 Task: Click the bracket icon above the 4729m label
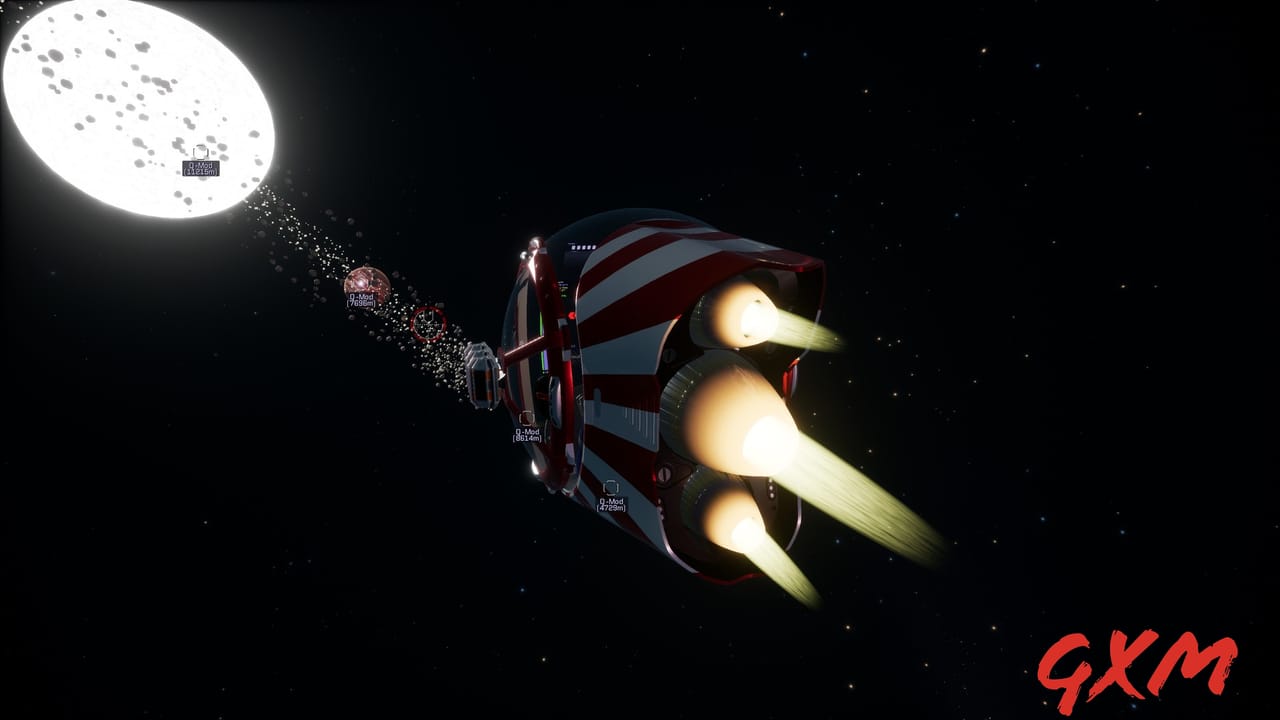click(611, 486)
